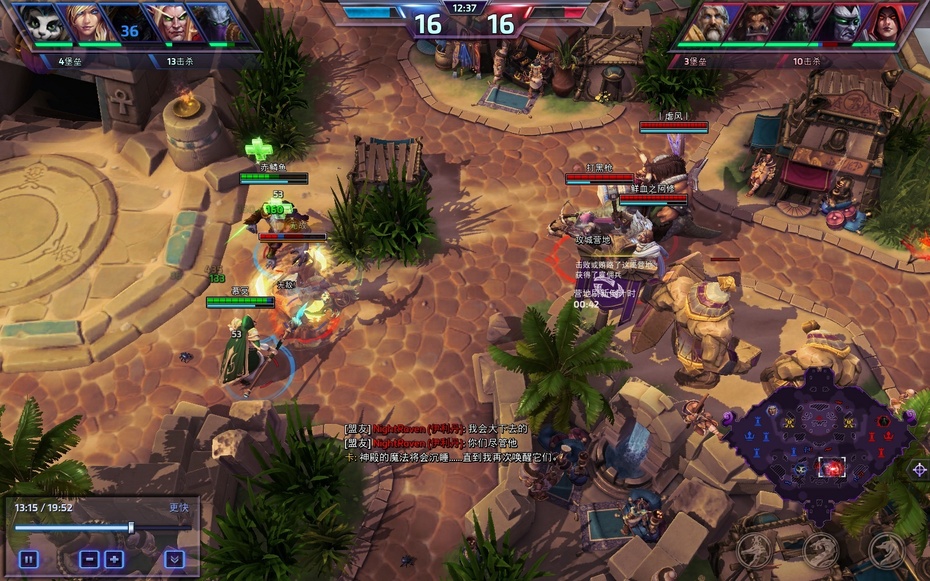Select the dead hero portrait showing 36
Viewport: 930px width, 581px height.
pos(127,24)
